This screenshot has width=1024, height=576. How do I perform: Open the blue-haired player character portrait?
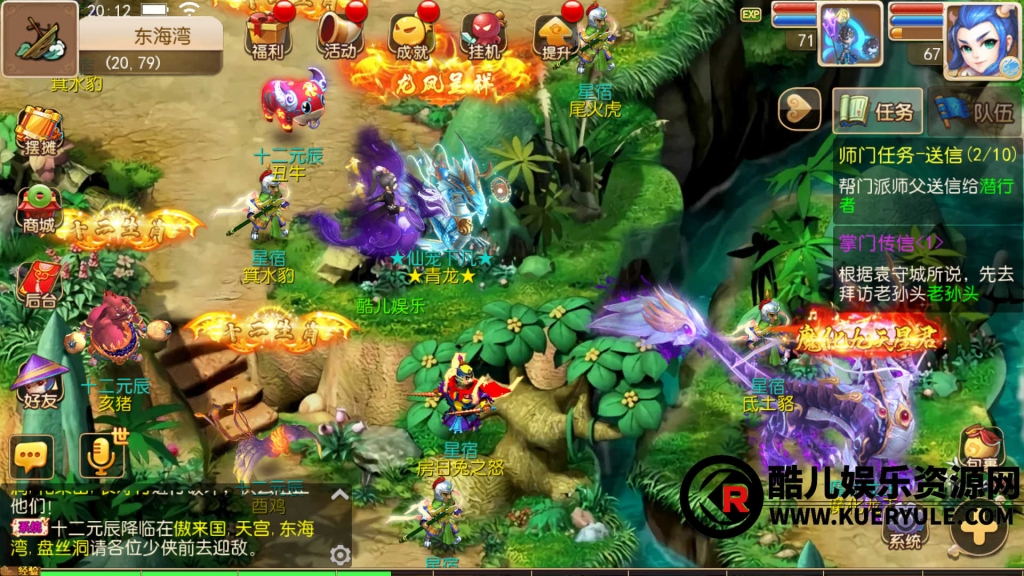pos(981,38)
